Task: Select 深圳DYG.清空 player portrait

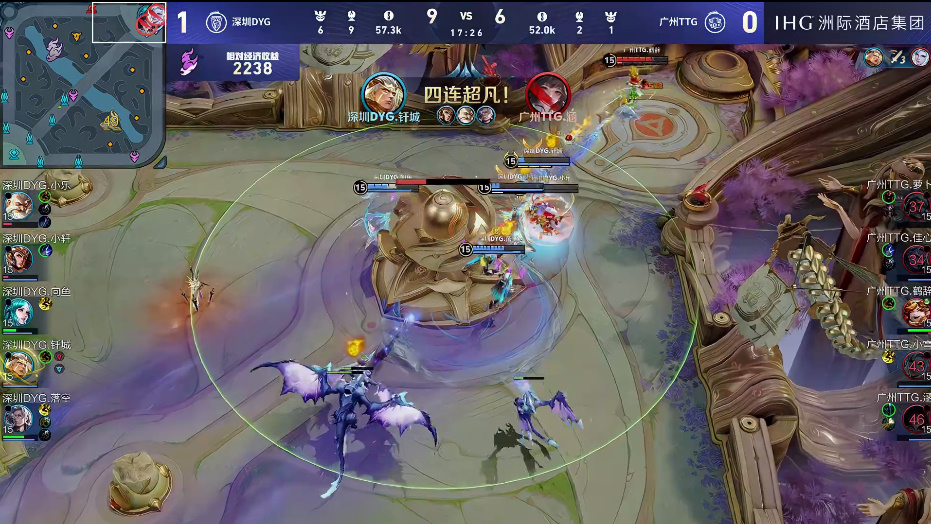Action: click(19, 419)
